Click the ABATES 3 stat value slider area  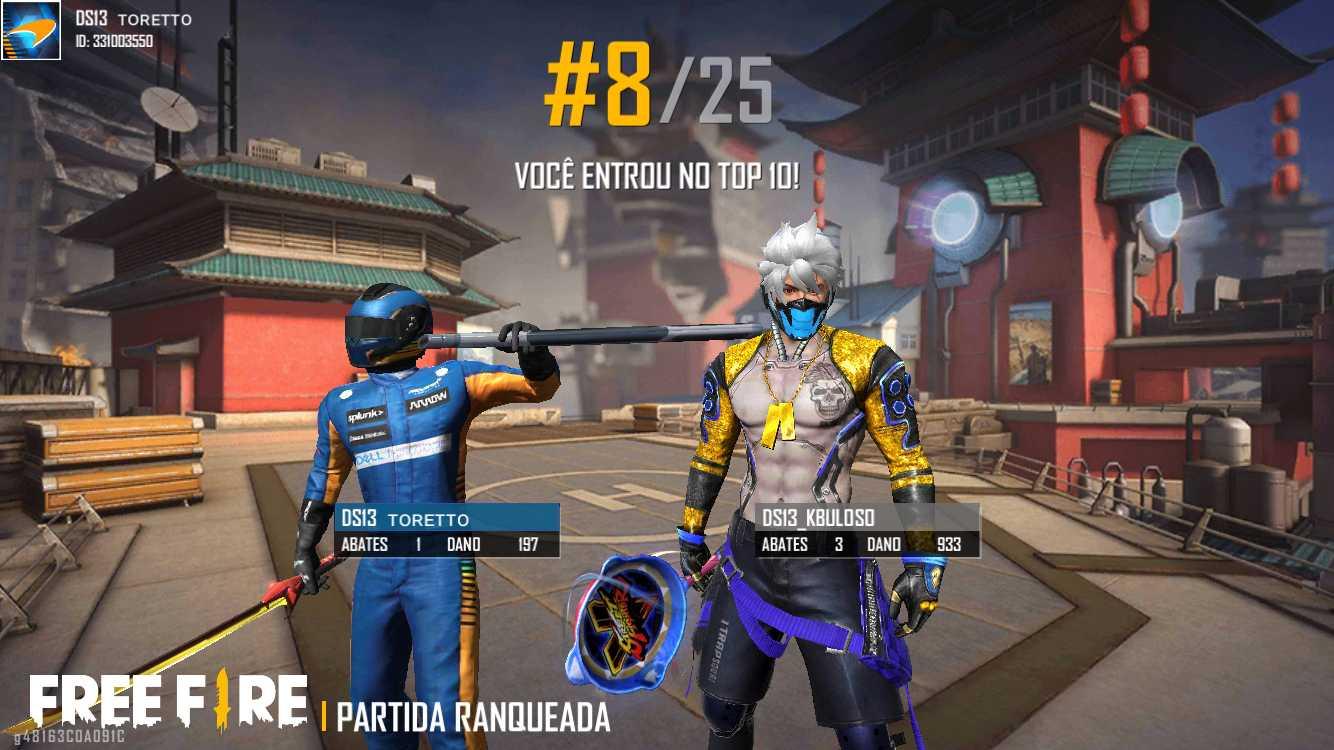tap(836, 545)
